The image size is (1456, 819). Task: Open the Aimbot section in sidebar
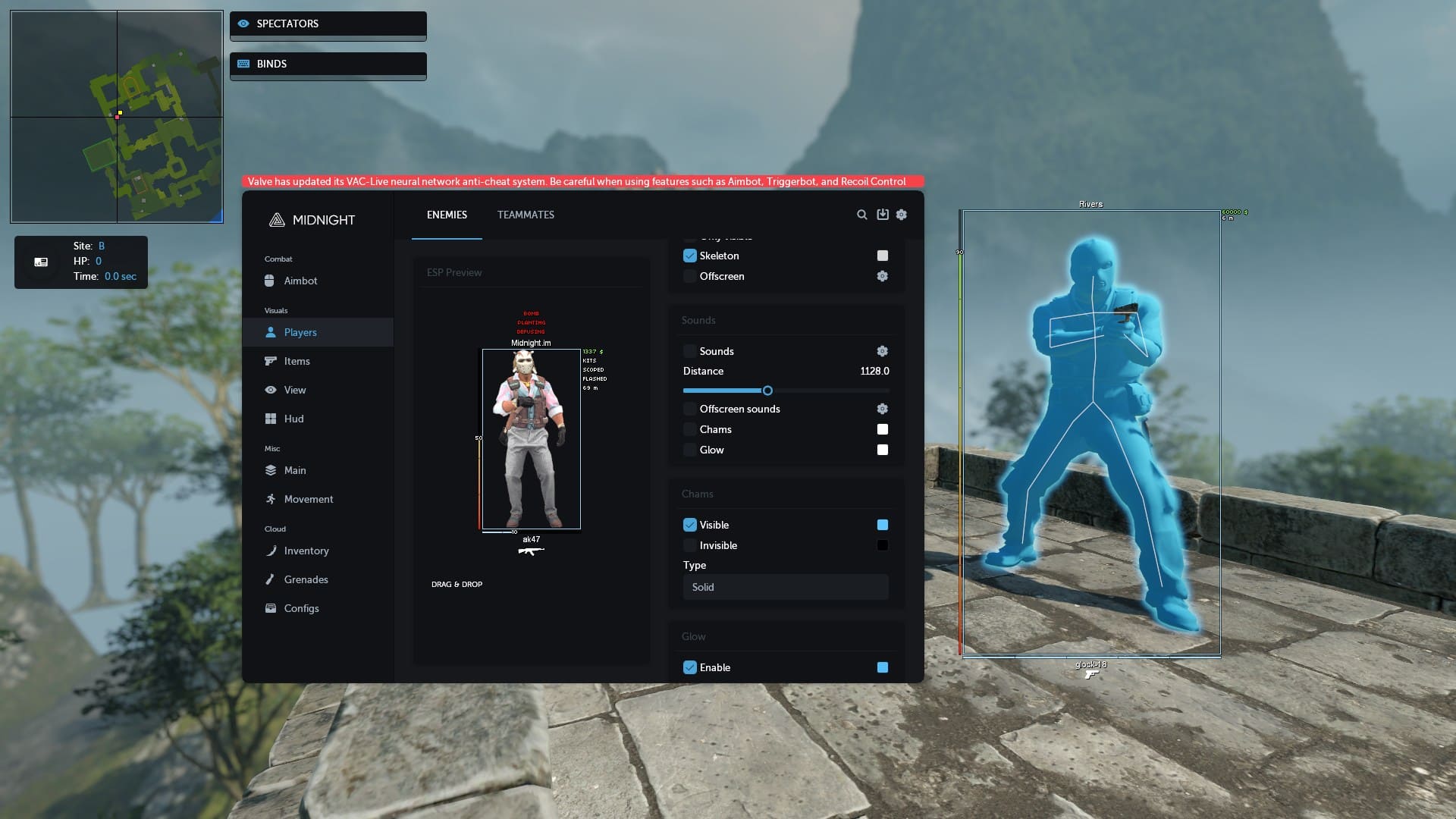pyautogui.click(x=300, y=281)
